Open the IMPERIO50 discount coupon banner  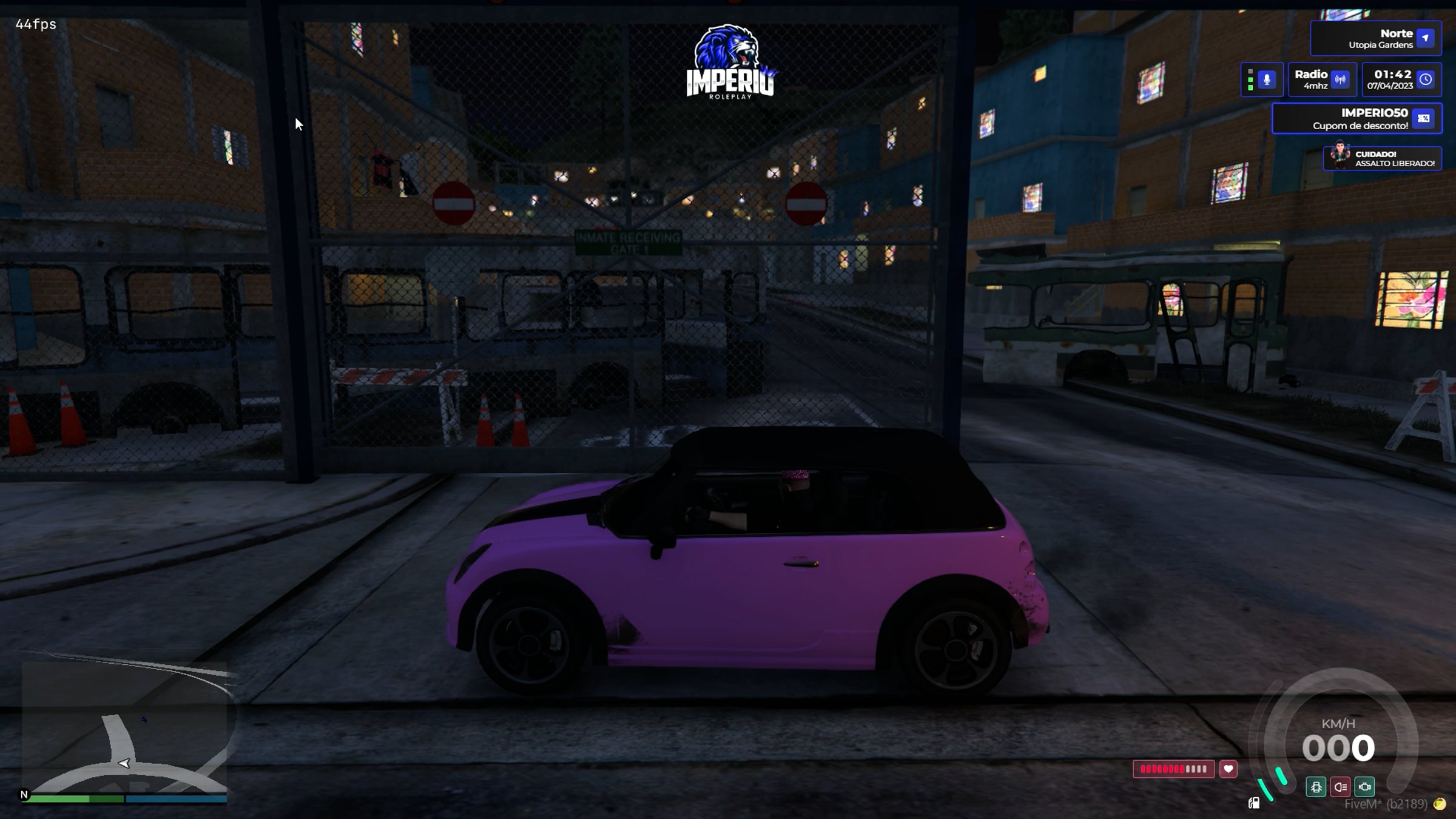[x=1357, y=118]
